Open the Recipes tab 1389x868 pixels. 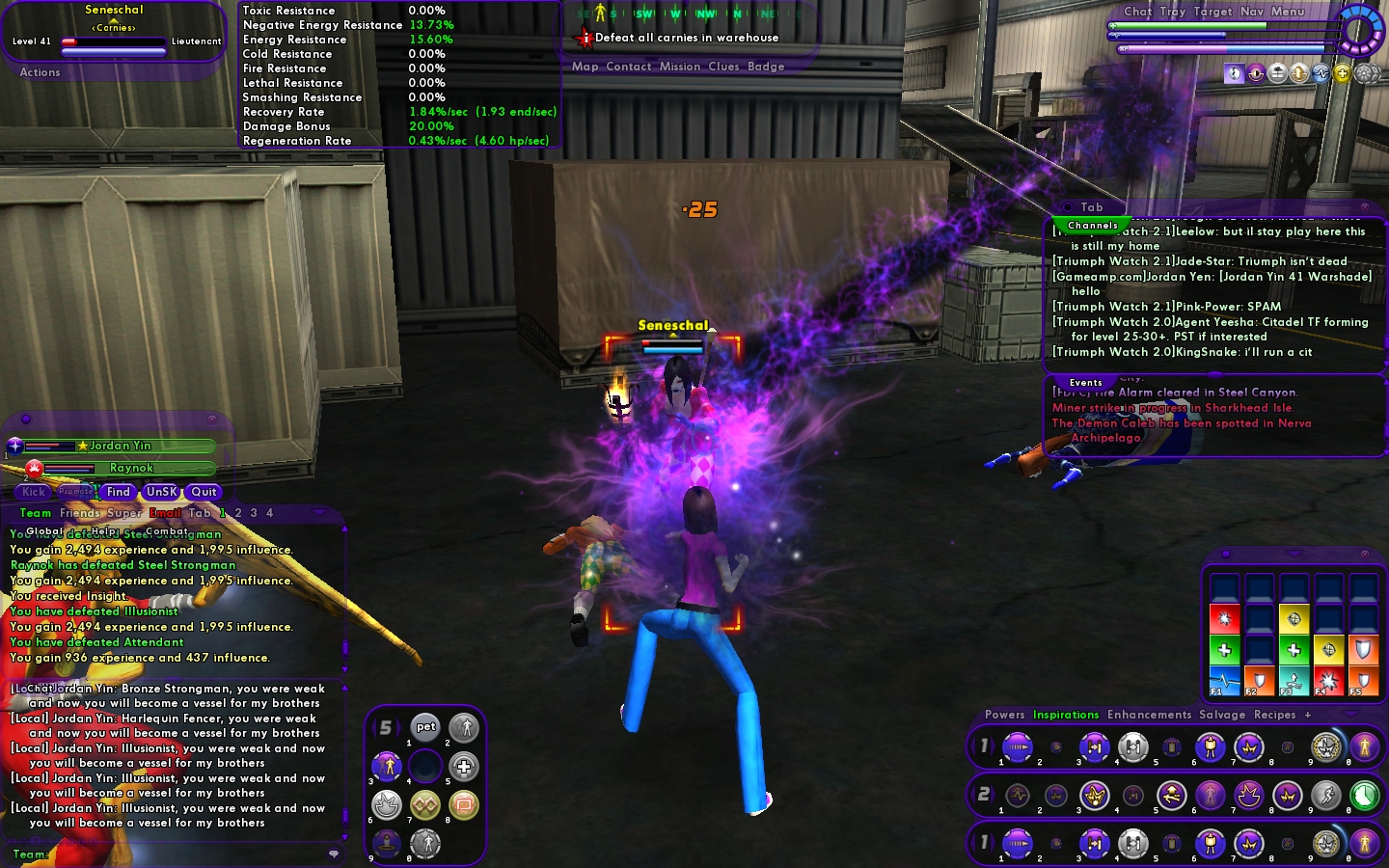click(1274, 715)
